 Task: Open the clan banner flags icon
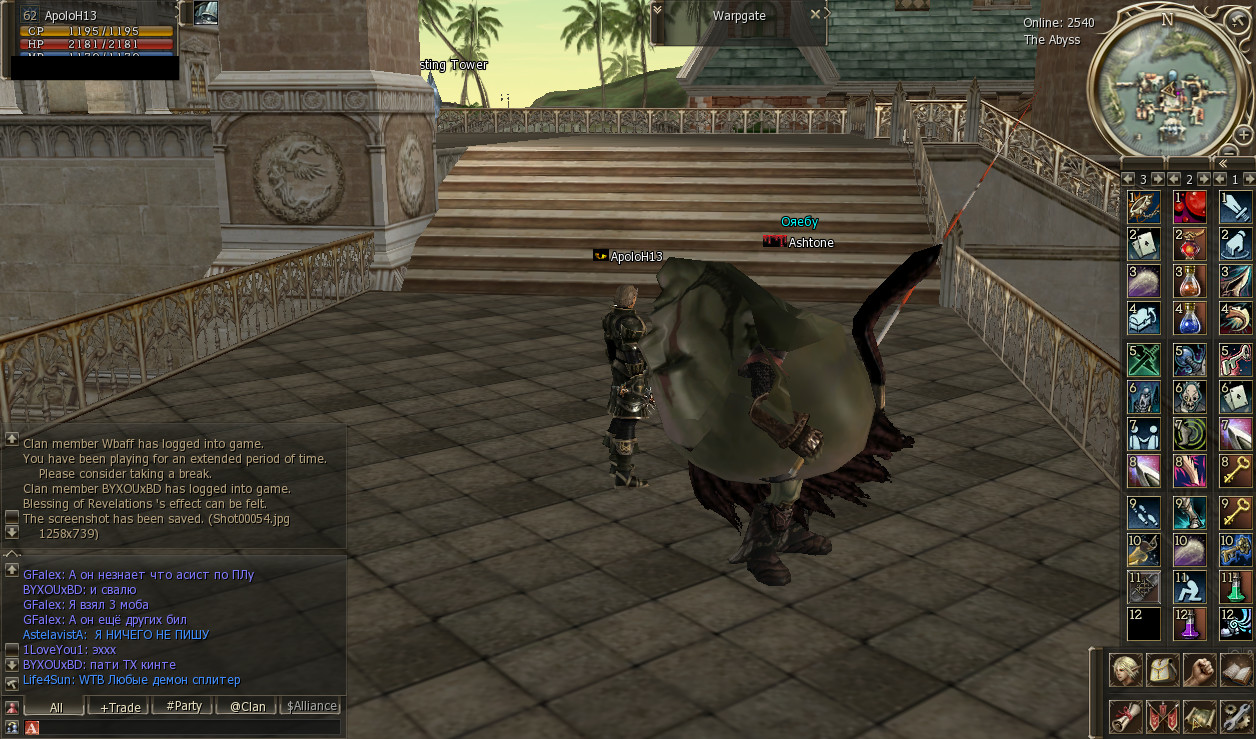point(1163,716)
